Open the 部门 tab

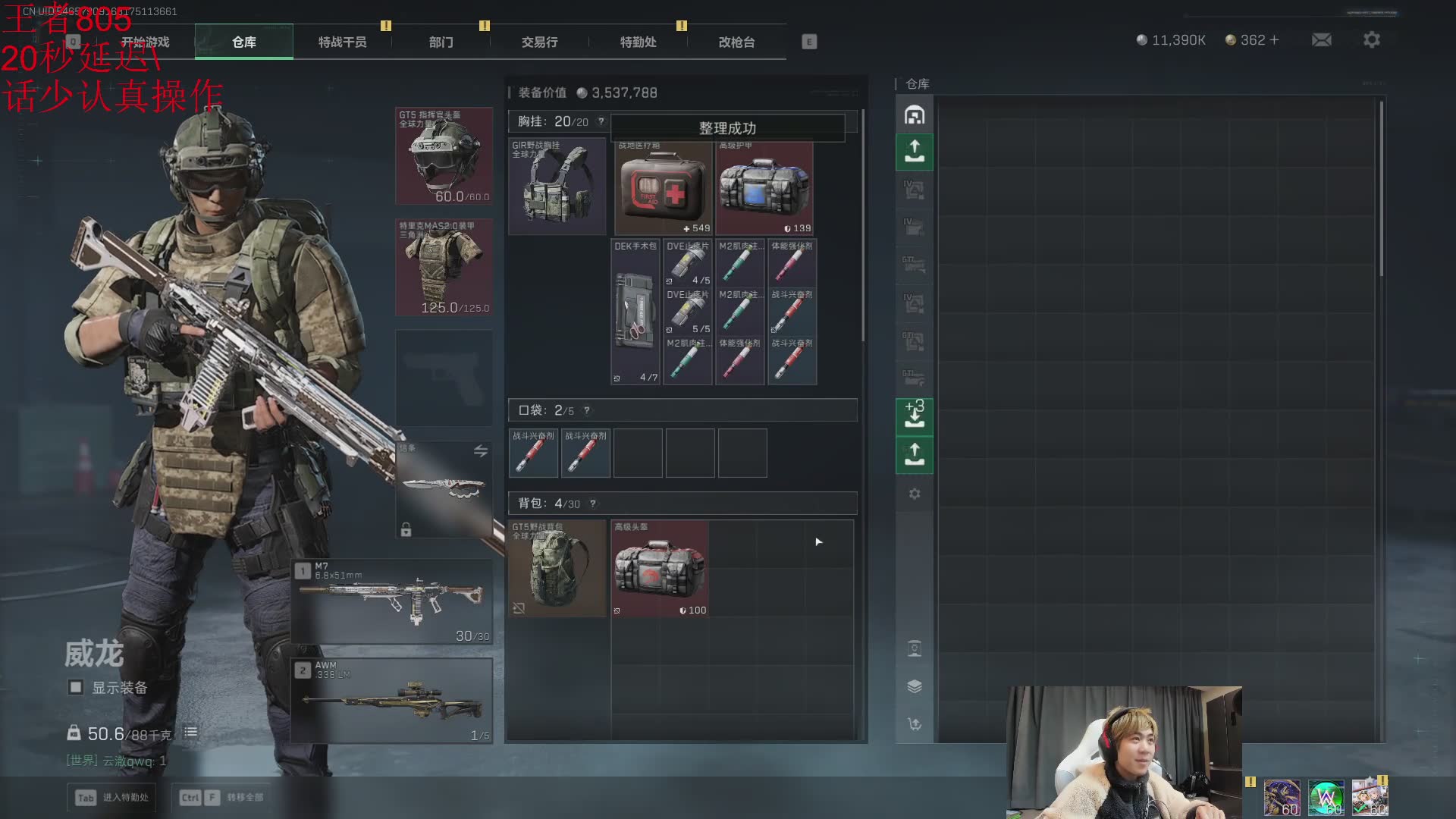(441, 42)
